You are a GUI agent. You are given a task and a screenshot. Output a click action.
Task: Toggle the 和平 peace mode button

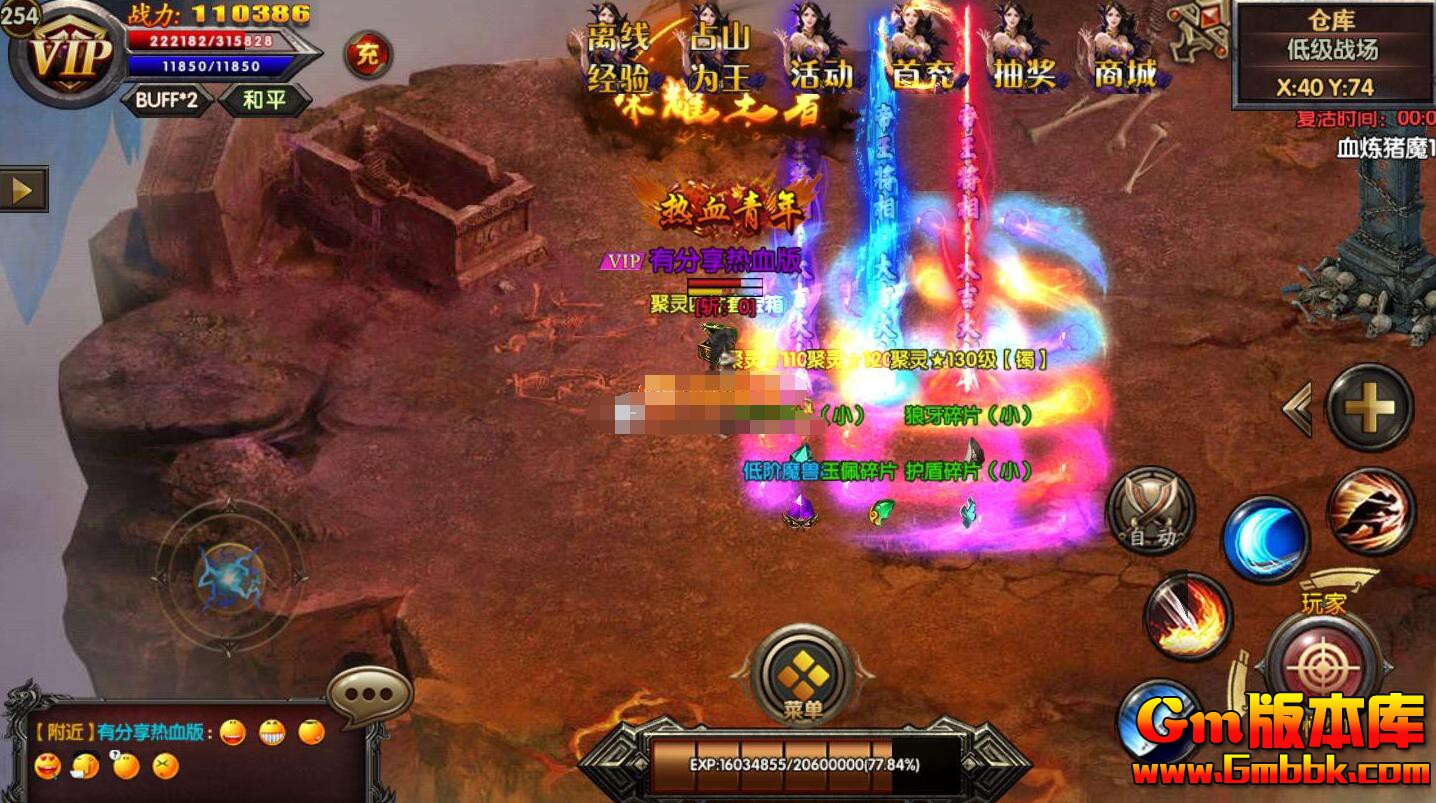[x=265, y=100]
